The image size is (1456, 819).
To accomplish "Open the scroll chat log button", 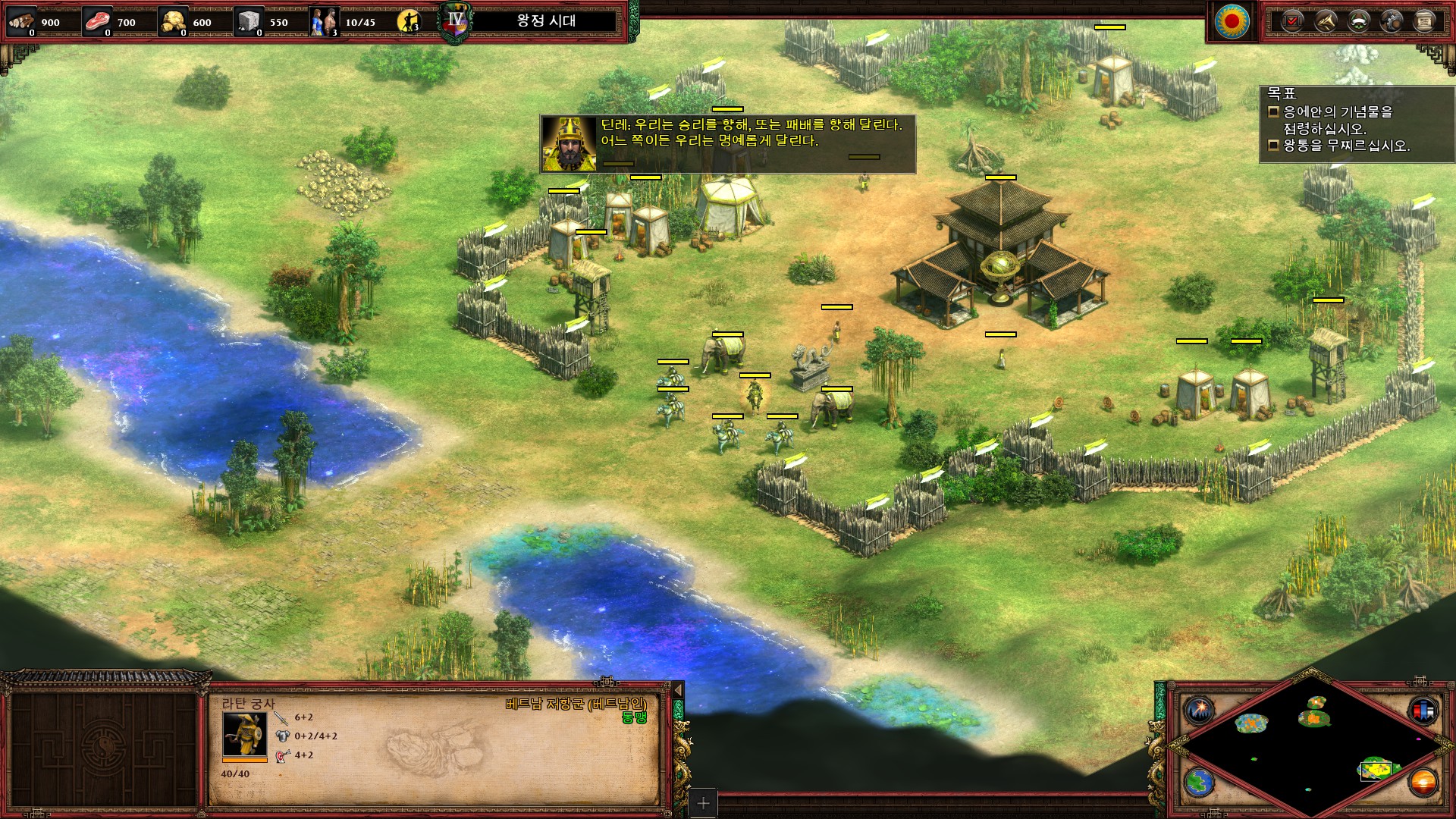I will [1425, 21].
